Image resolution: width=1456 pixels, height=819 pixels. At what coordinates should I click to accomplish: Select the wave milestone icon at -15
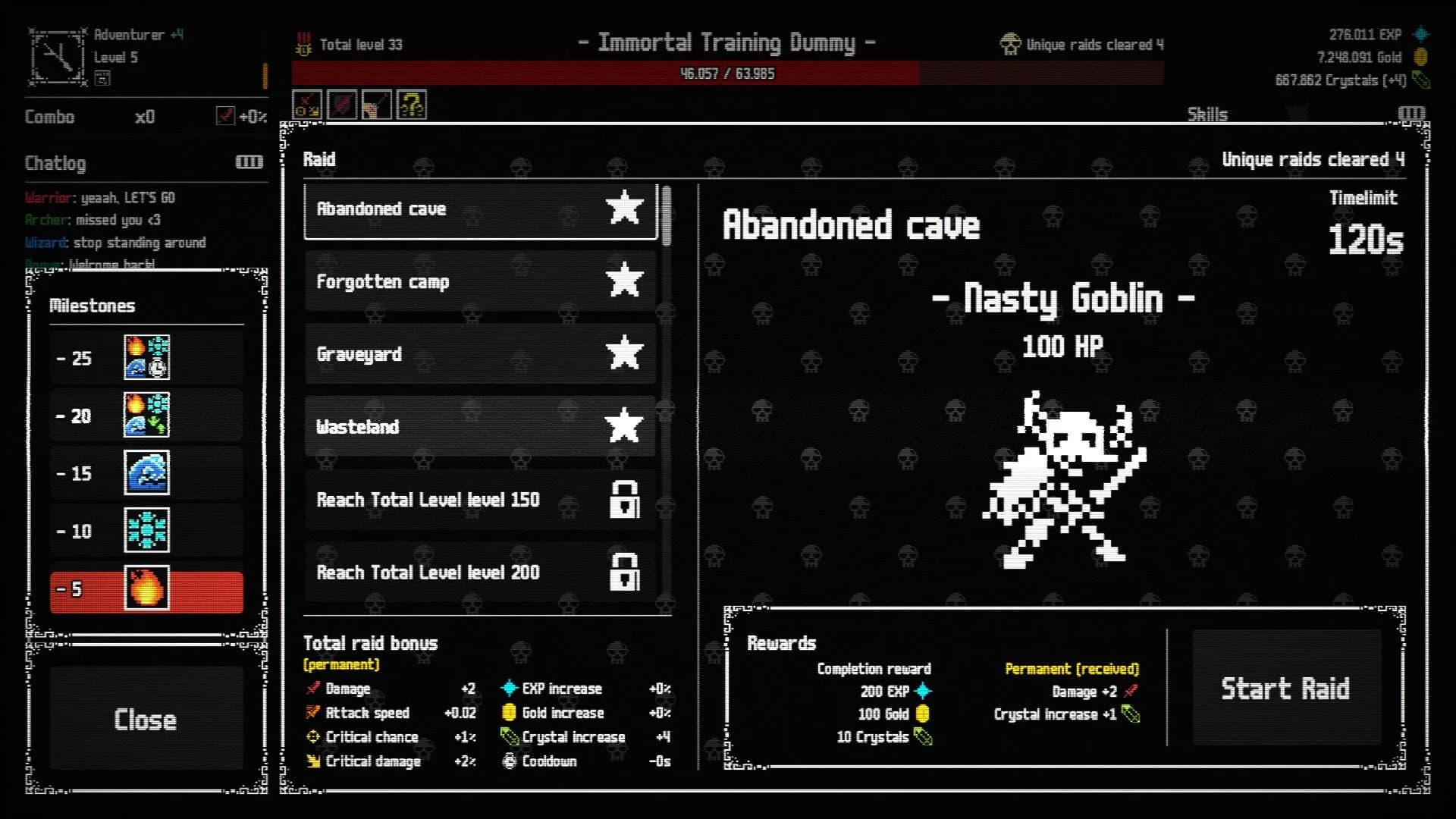[x=147, y=472]
